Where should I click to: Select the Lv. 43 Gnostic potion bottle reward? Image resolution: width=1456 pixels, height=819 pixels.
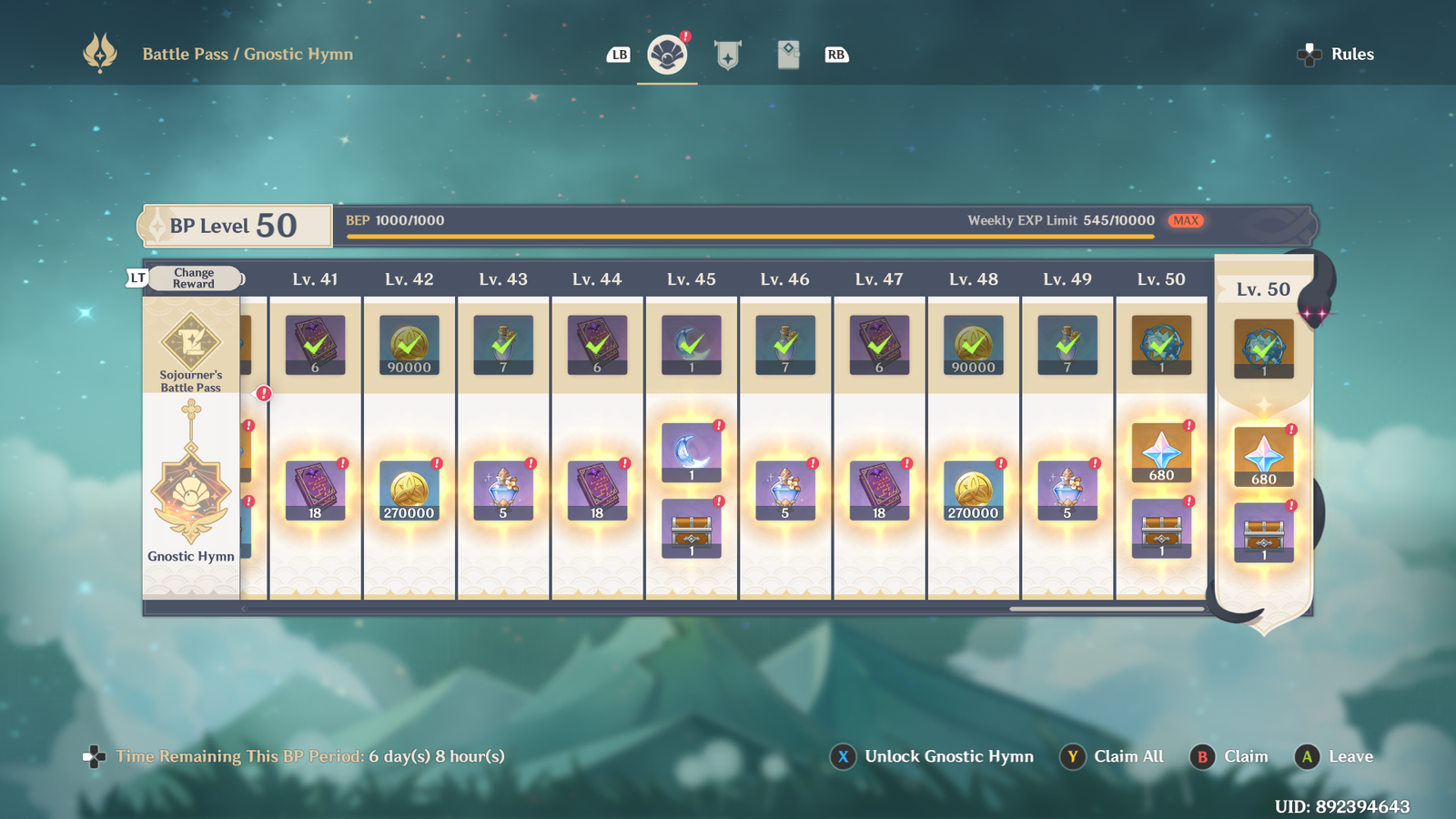503,491
